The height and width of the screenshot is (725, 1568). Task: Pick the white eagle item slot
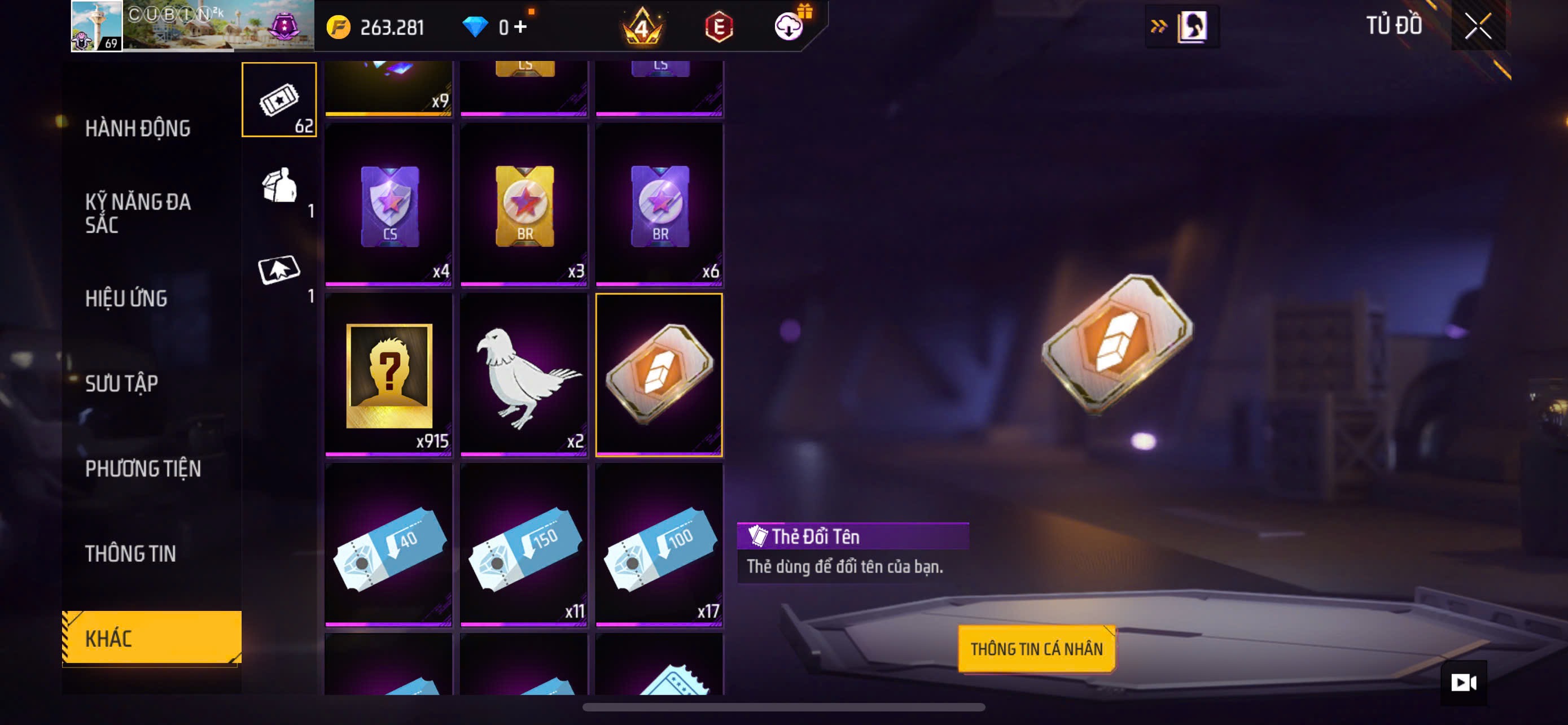pos(524,375)
